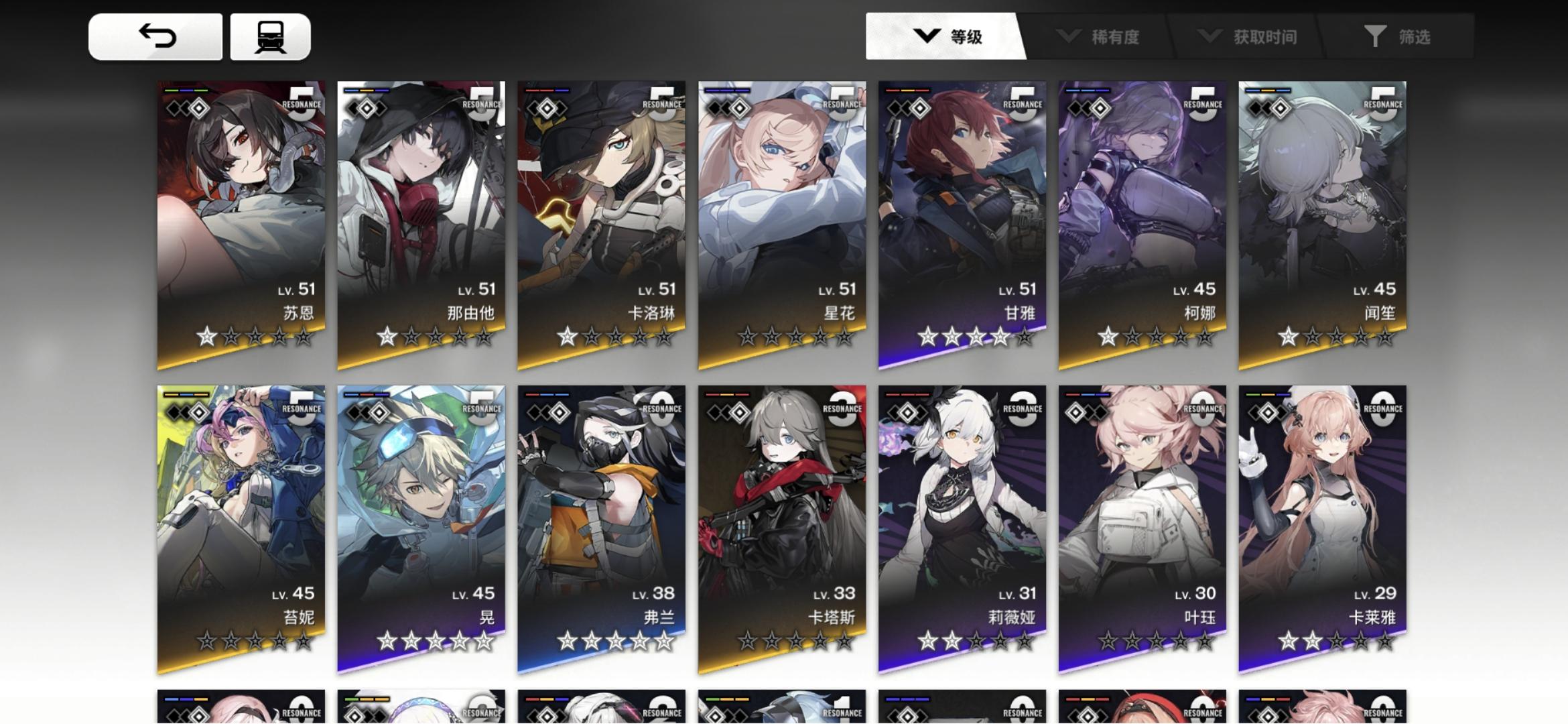Click the diamond resonance icons on 苏恩's card
This screenshot has width=1568, height=724.
click(188, 107)
